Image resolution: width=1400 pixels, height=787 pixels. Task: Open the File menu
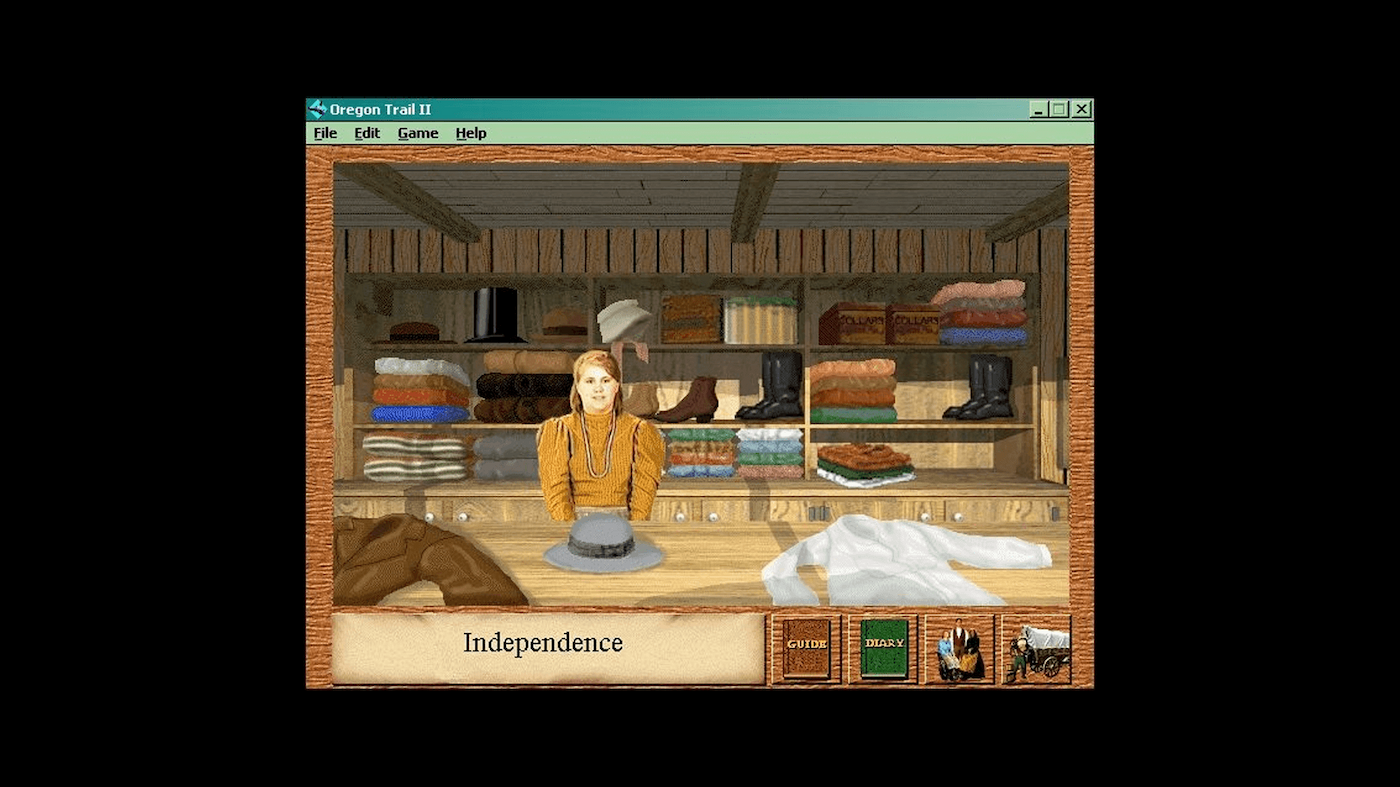pos(324,132)
